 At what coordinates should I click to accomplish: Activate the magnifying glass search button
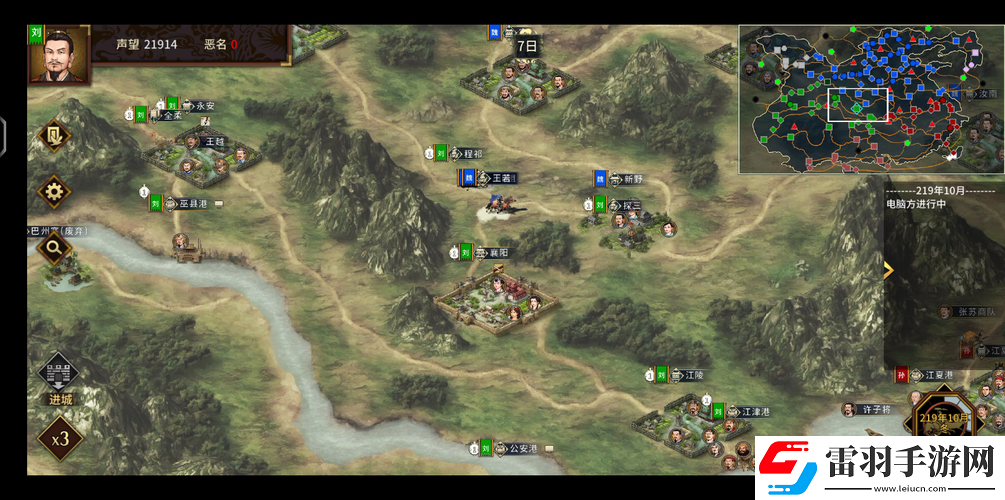pos(53,247)
